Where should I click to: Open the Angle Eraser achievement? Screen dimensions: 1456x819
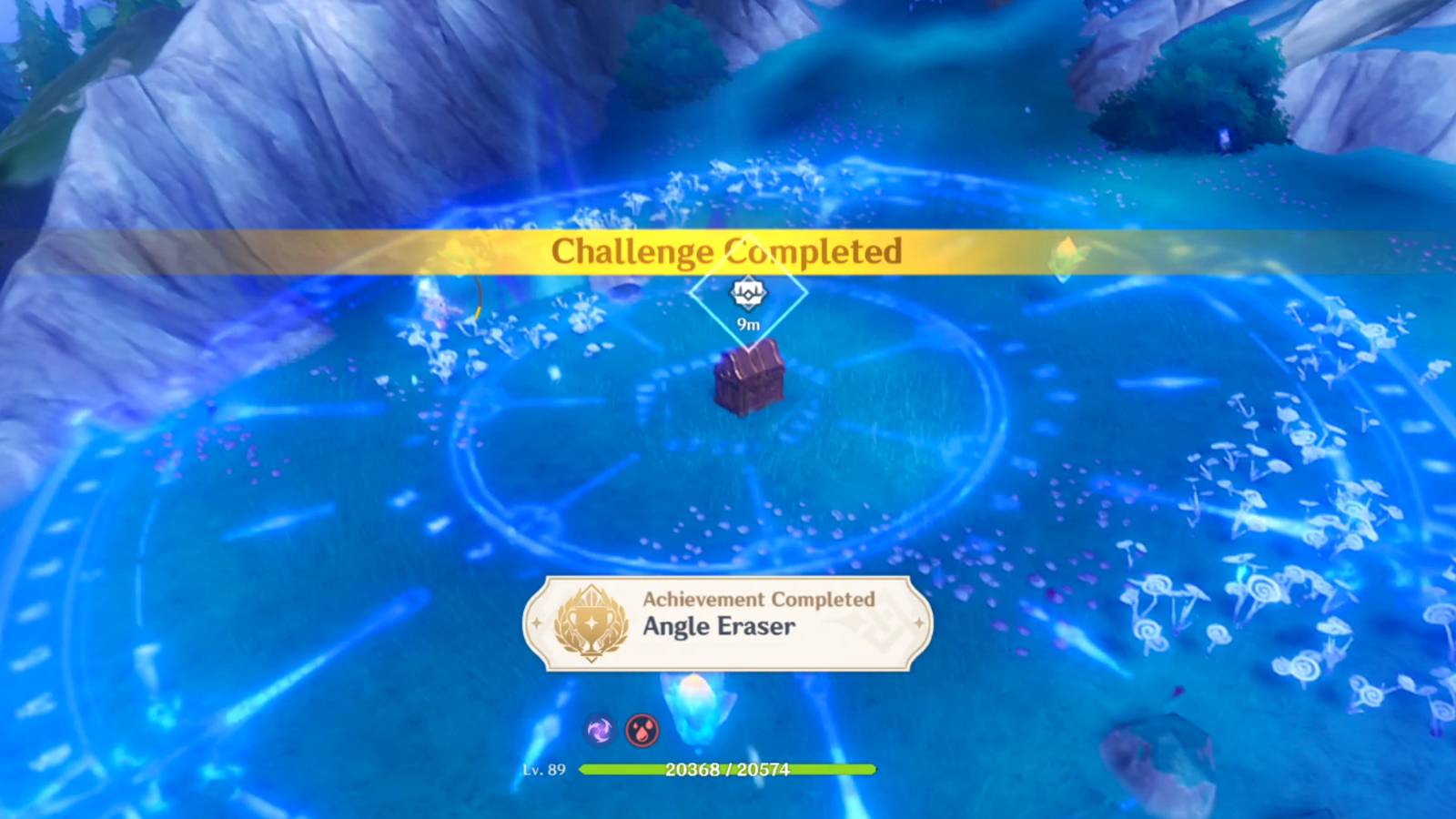point(718,627)
